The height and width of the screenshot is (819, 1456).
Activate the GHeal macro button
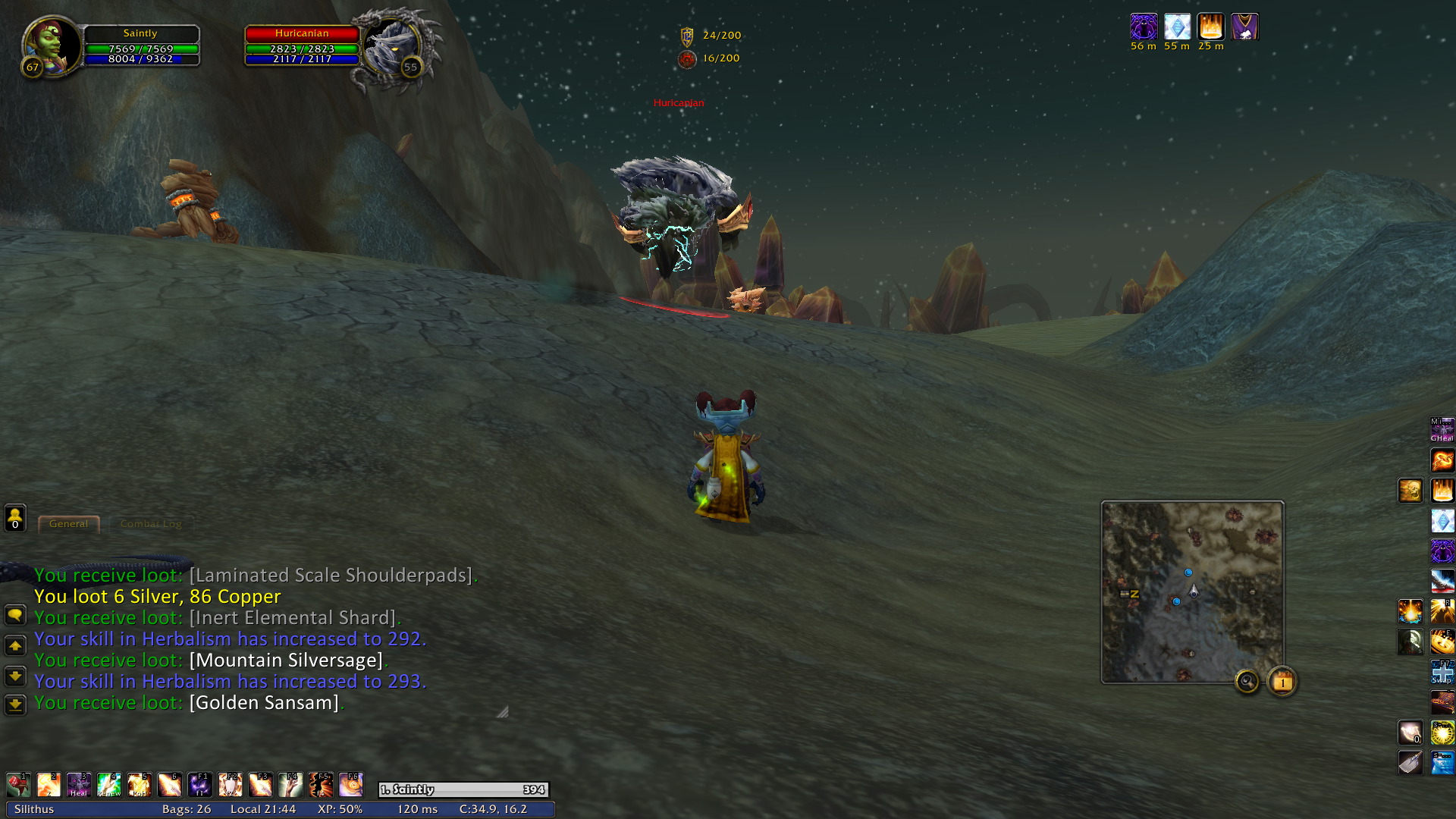tap(1442, 430)
